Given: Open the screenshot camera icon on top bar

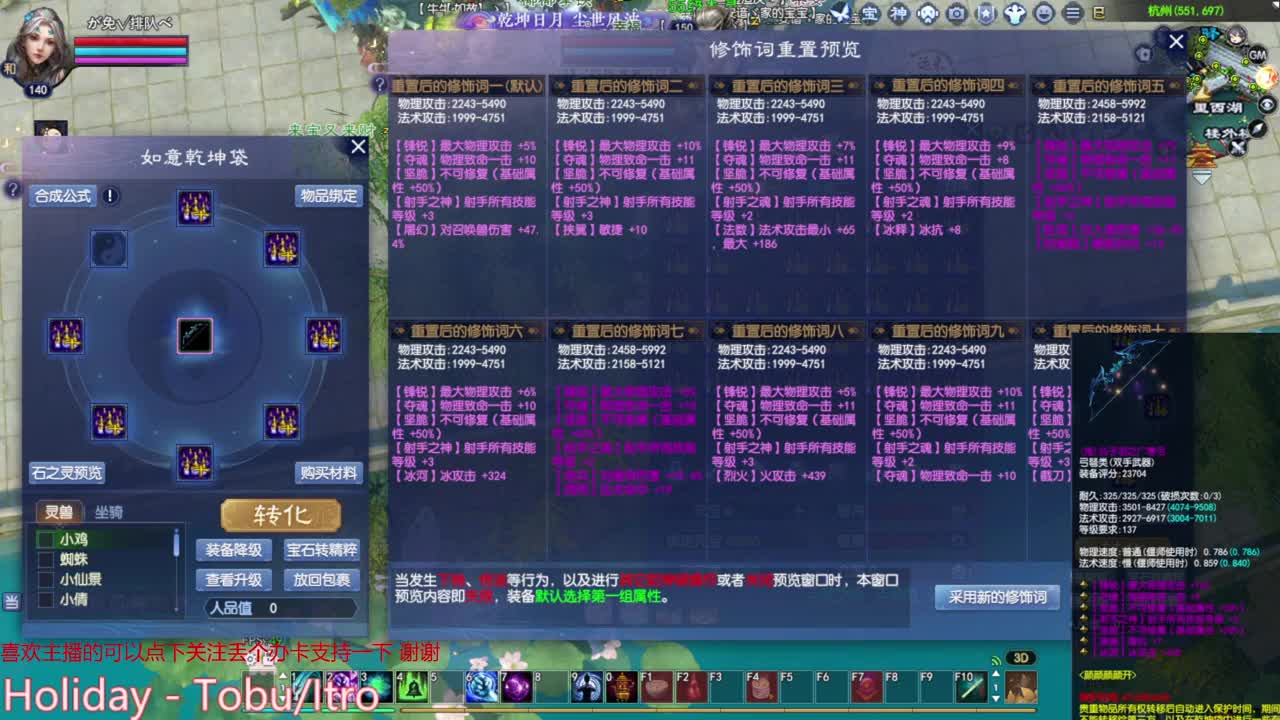Looking at the screenshot, I should [957, 14].
